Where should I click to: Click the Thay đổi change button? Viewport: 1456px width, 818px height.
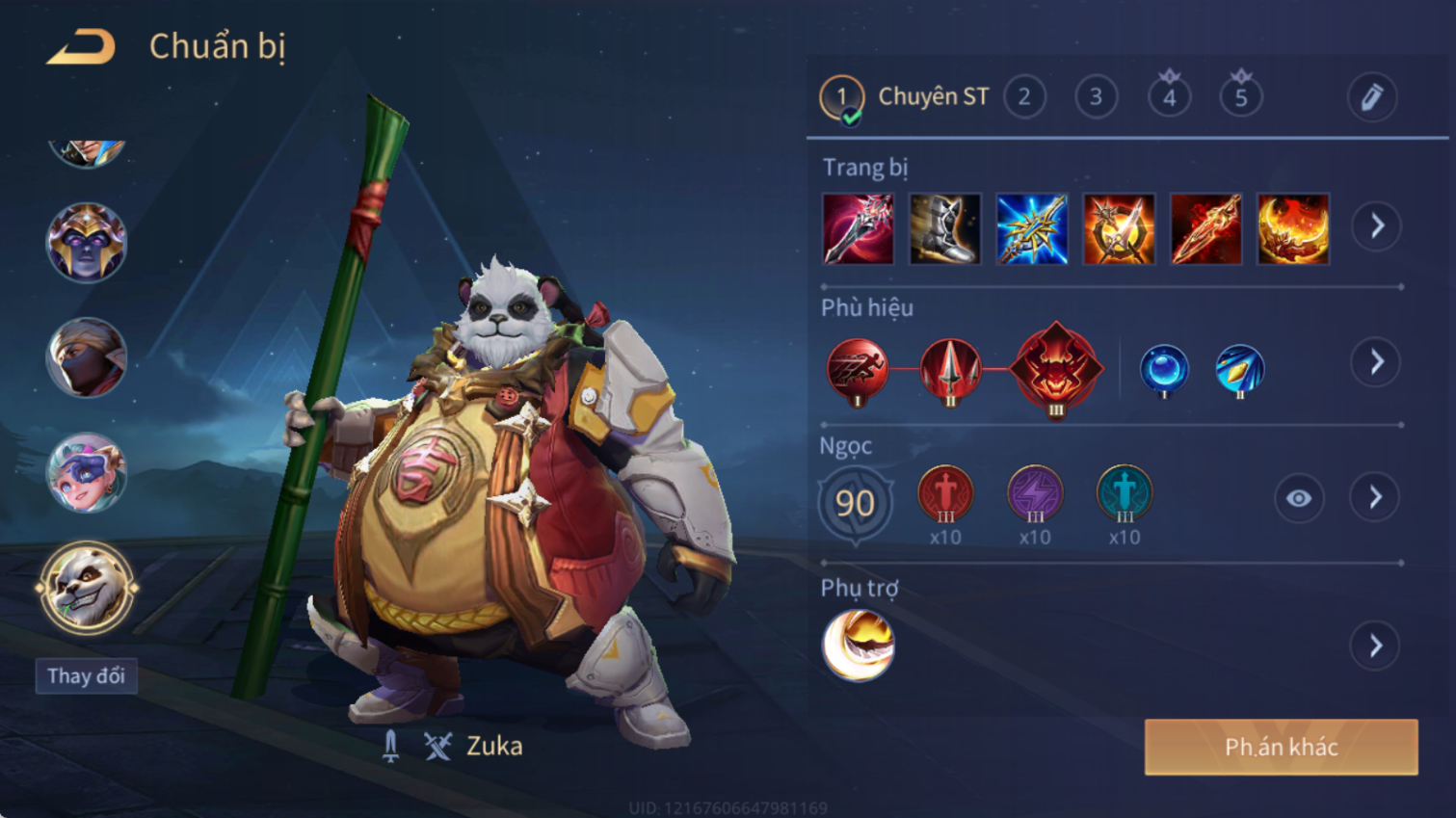click(x=87, y=675)
